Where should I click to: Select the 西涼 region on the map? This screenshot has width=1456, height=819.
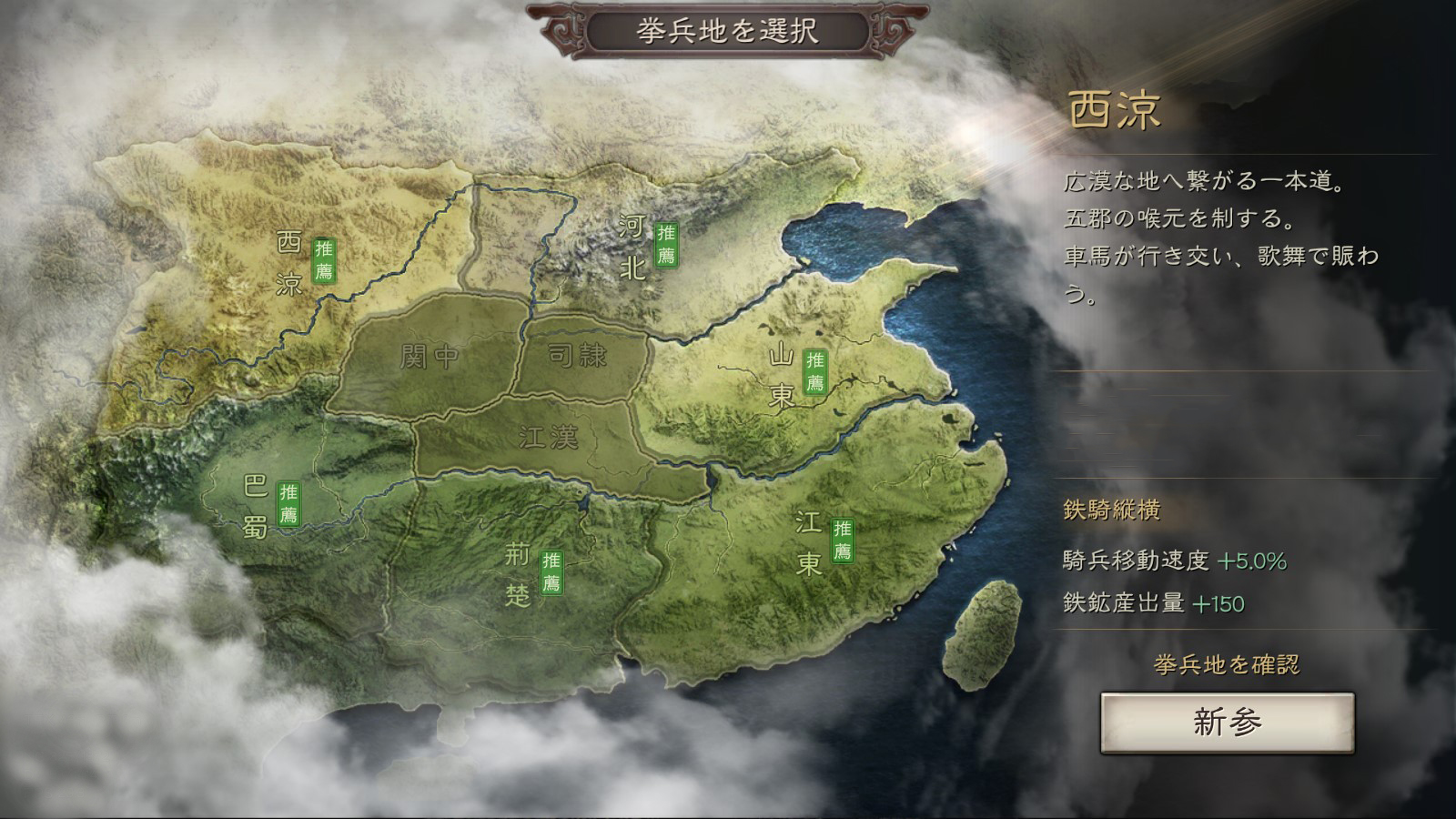(x=289, y=264)
